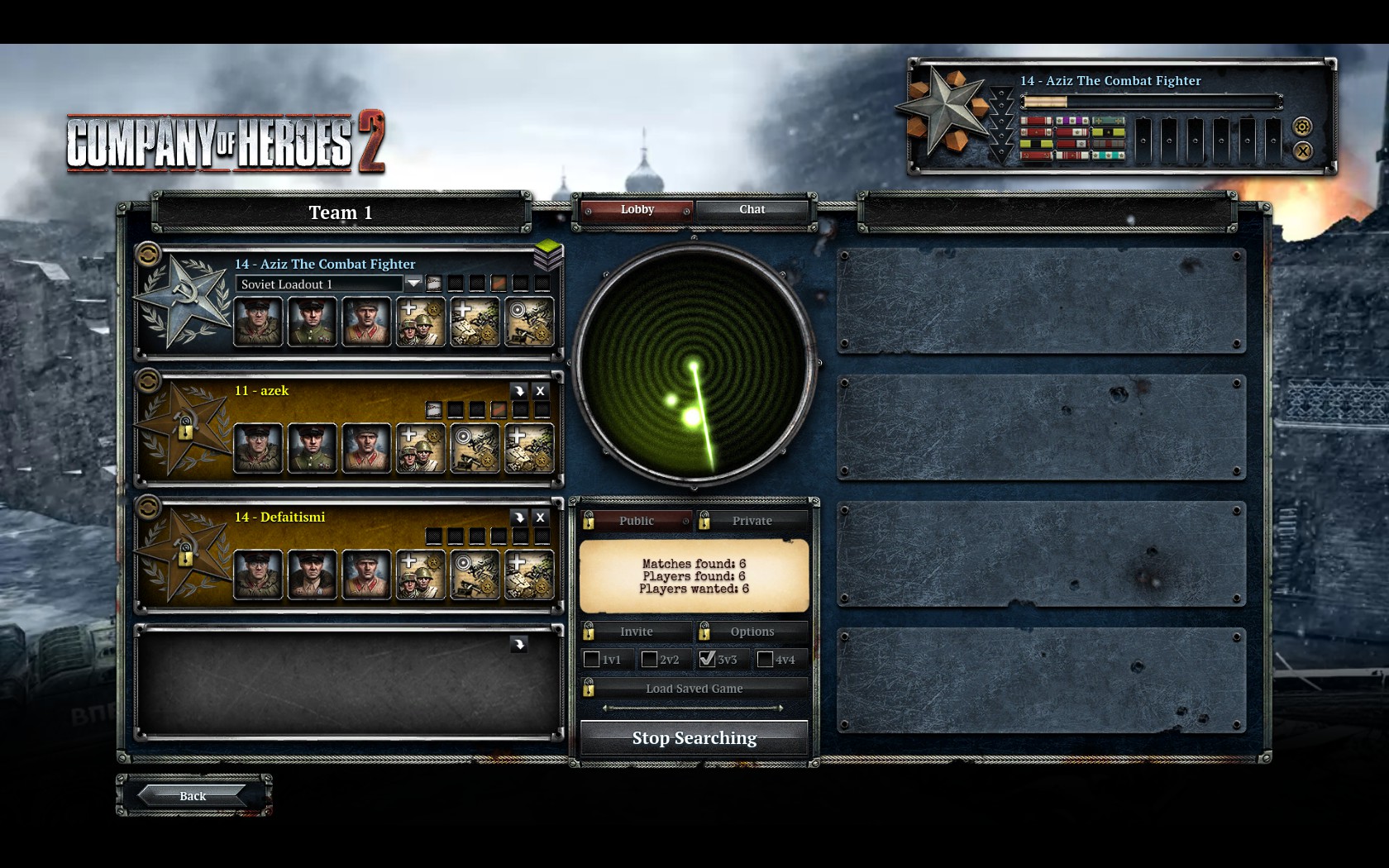Viewport: 1389px width, 868px height.
Task: Uncheck the 3v3 match checkbox
Action: click(707, 660)
